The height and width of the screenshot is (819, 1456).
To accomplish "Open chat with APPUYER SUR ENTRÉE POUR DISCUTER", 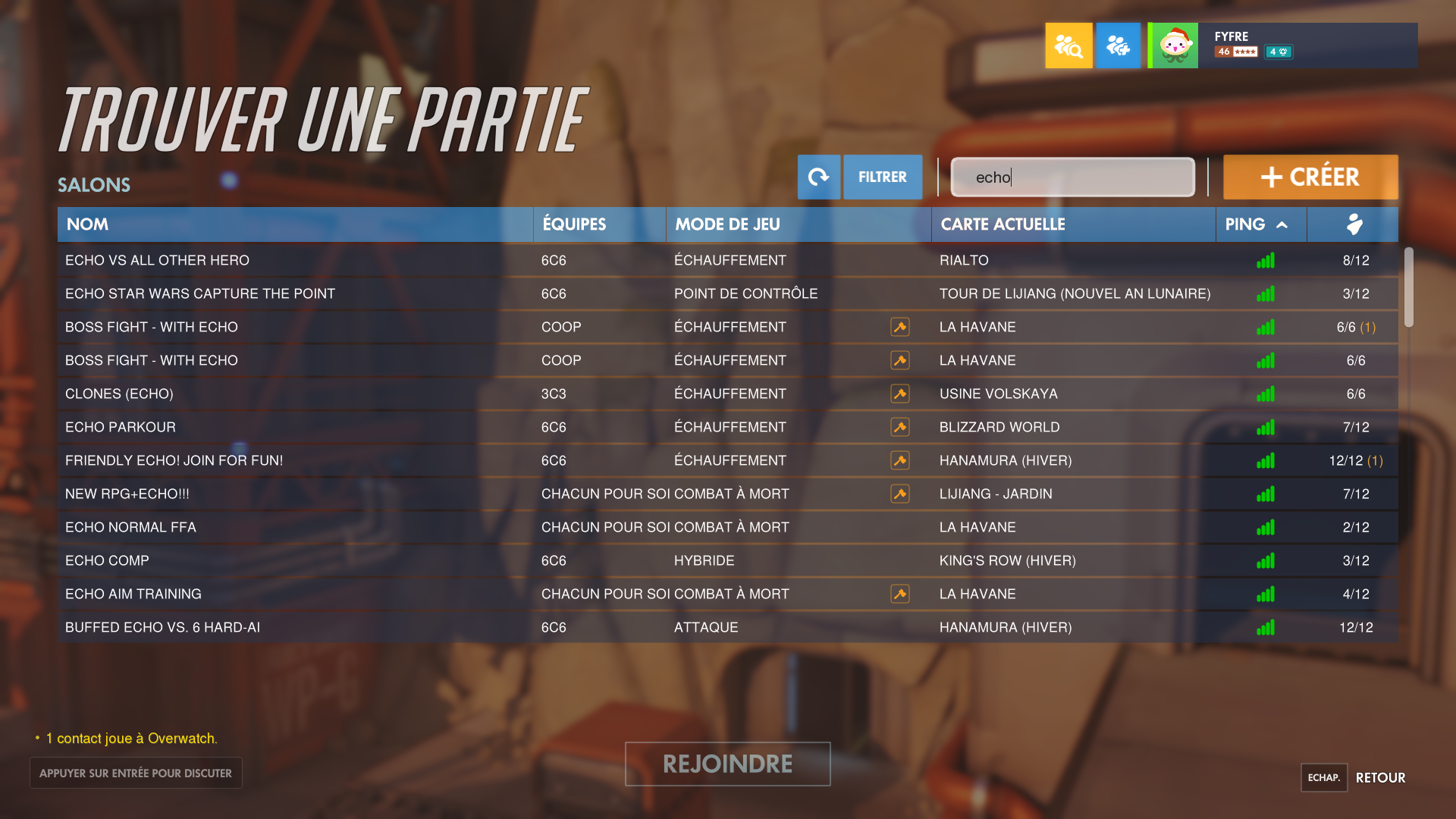I will (x=135, y=772).
